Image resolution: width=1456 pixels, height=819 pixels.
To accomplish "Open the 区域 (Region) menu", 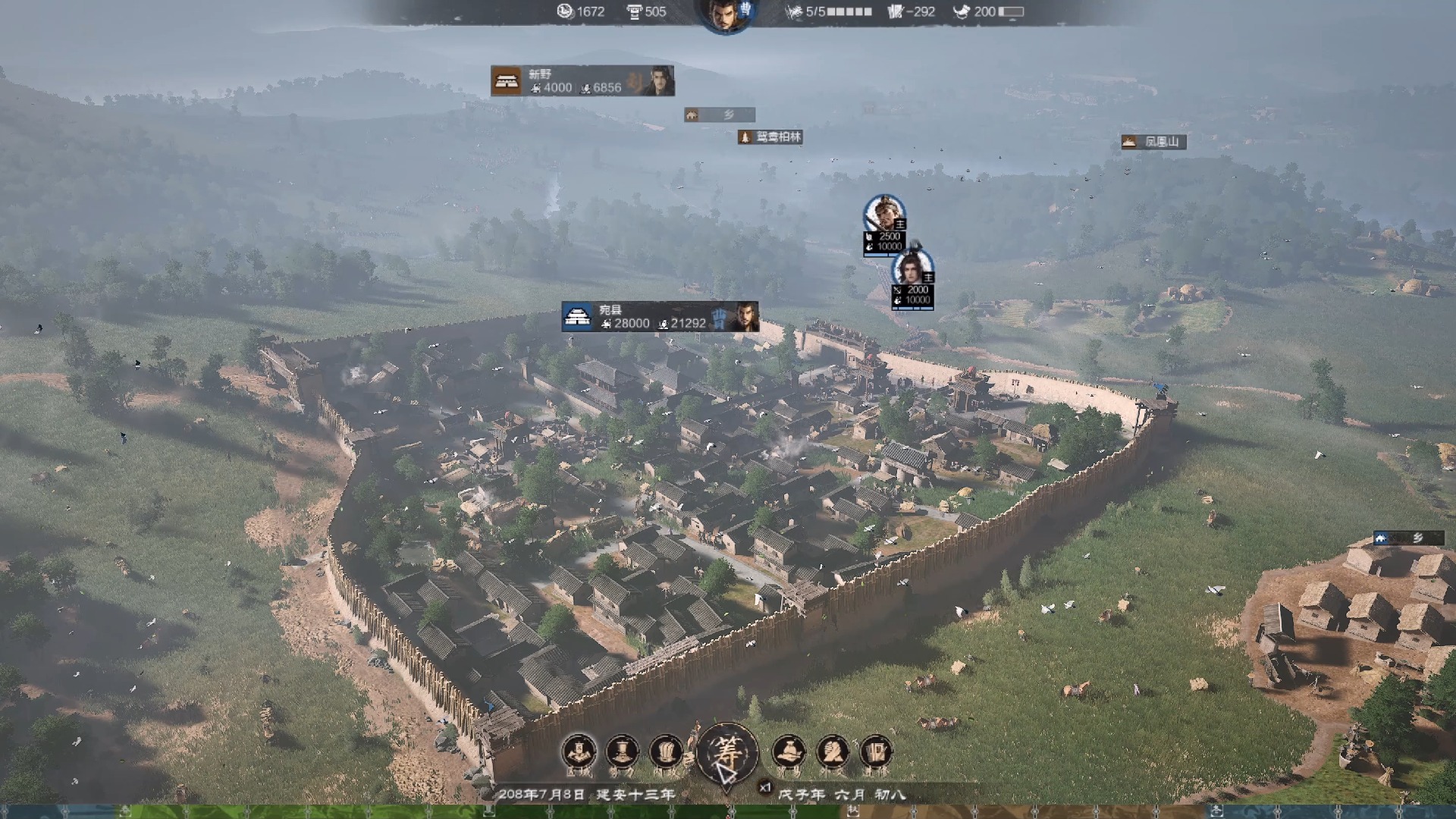I will (x=579, y=752).
